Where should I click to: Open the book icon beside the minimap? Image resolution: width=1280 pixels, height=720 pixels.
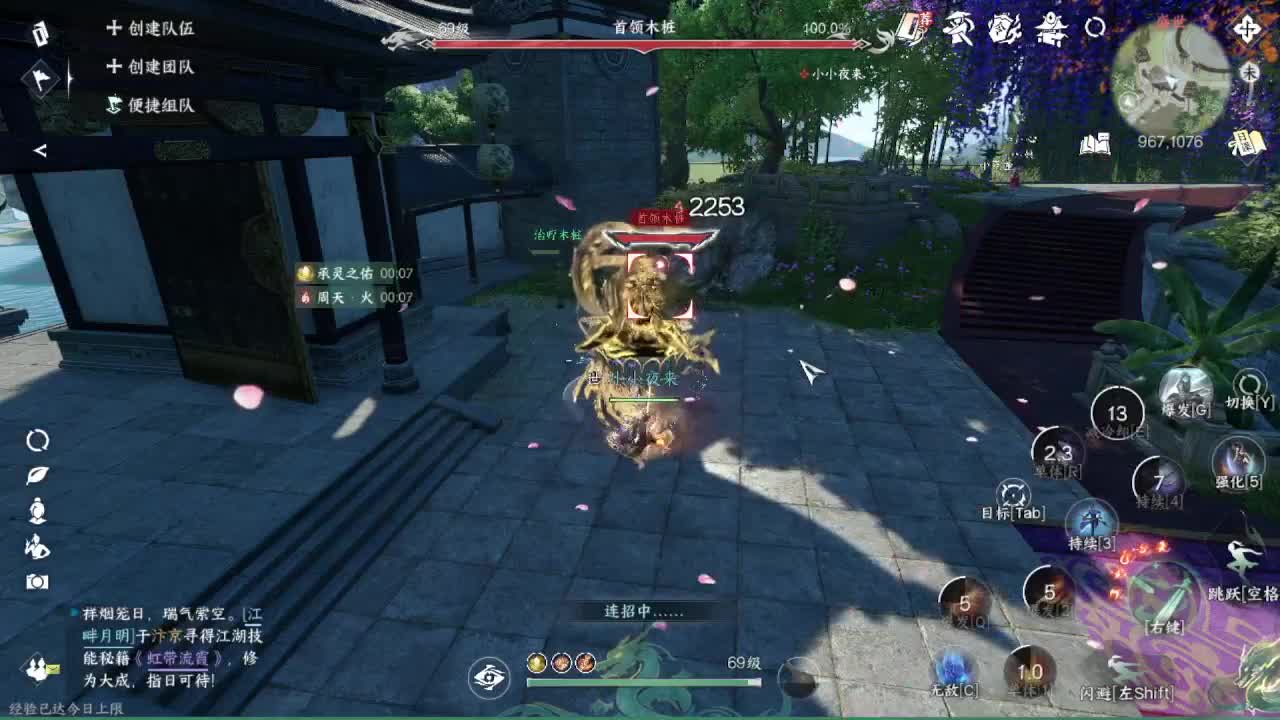[x=1096, y=143]
